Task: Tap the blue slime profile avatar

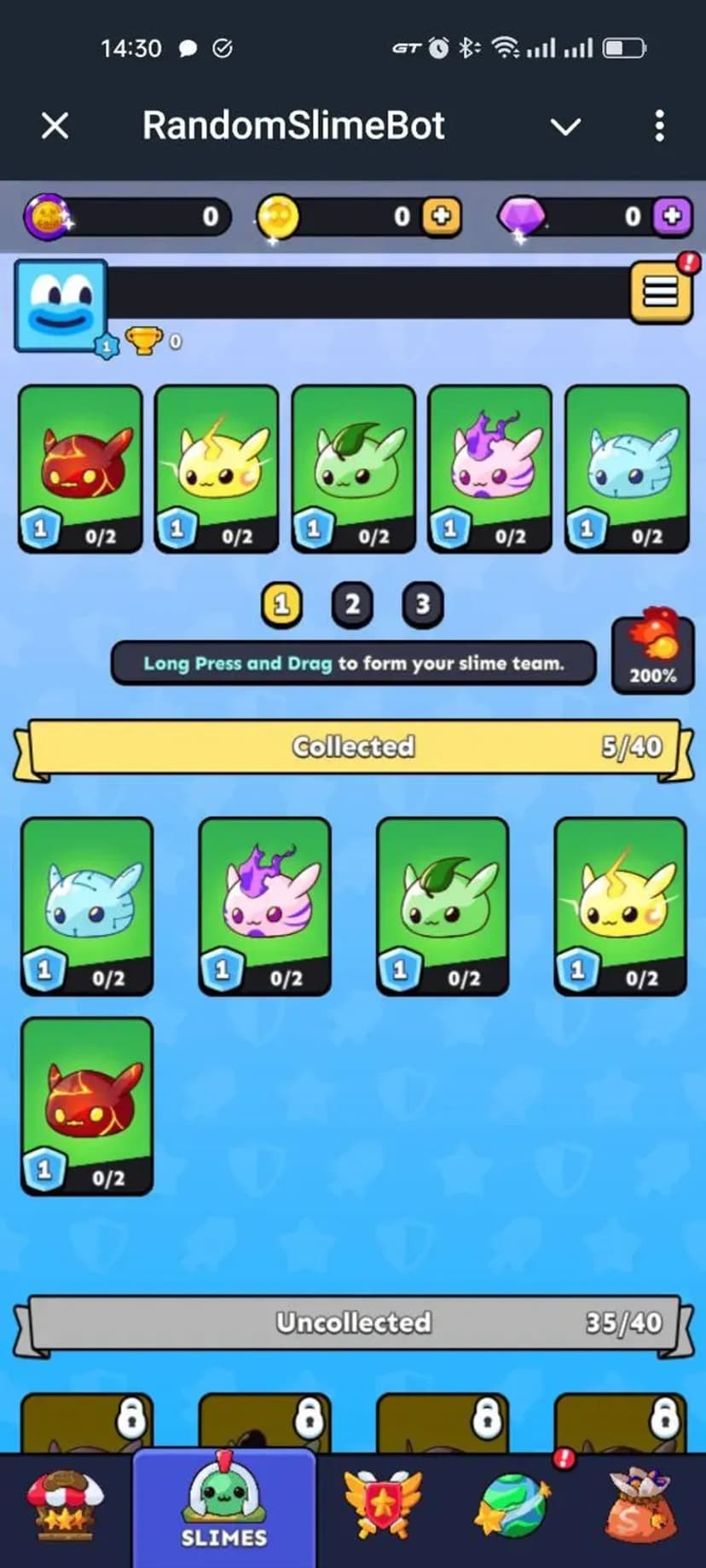Action: coord(61,306)
